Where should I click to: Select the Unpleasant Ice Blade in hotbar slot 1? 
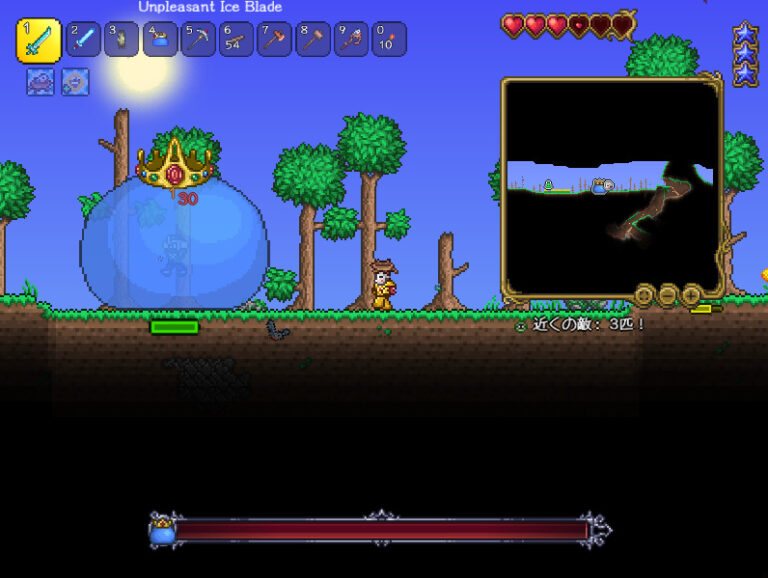click(x=38, y=40)
